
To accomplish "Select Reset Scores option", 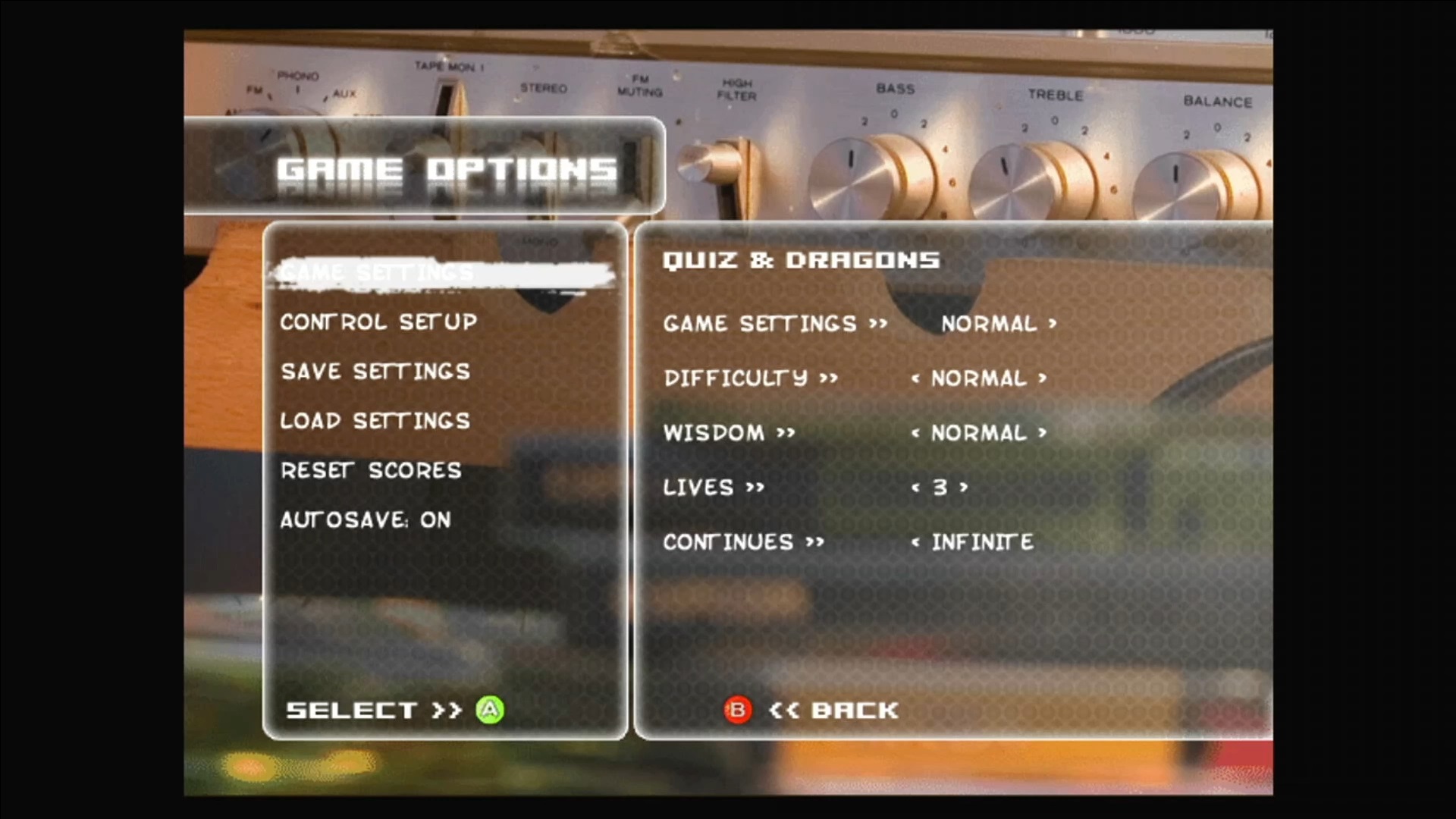I will [371, 471].
